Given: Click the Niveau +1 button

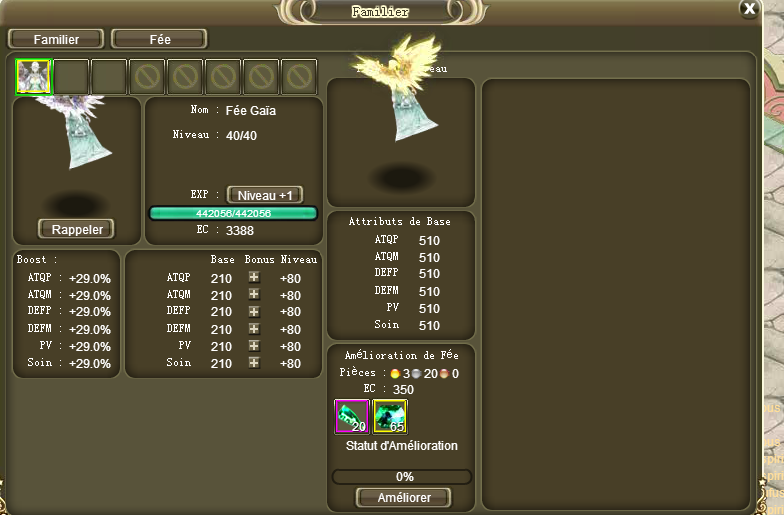Looking at the screenshot, I should pos(264,195).
